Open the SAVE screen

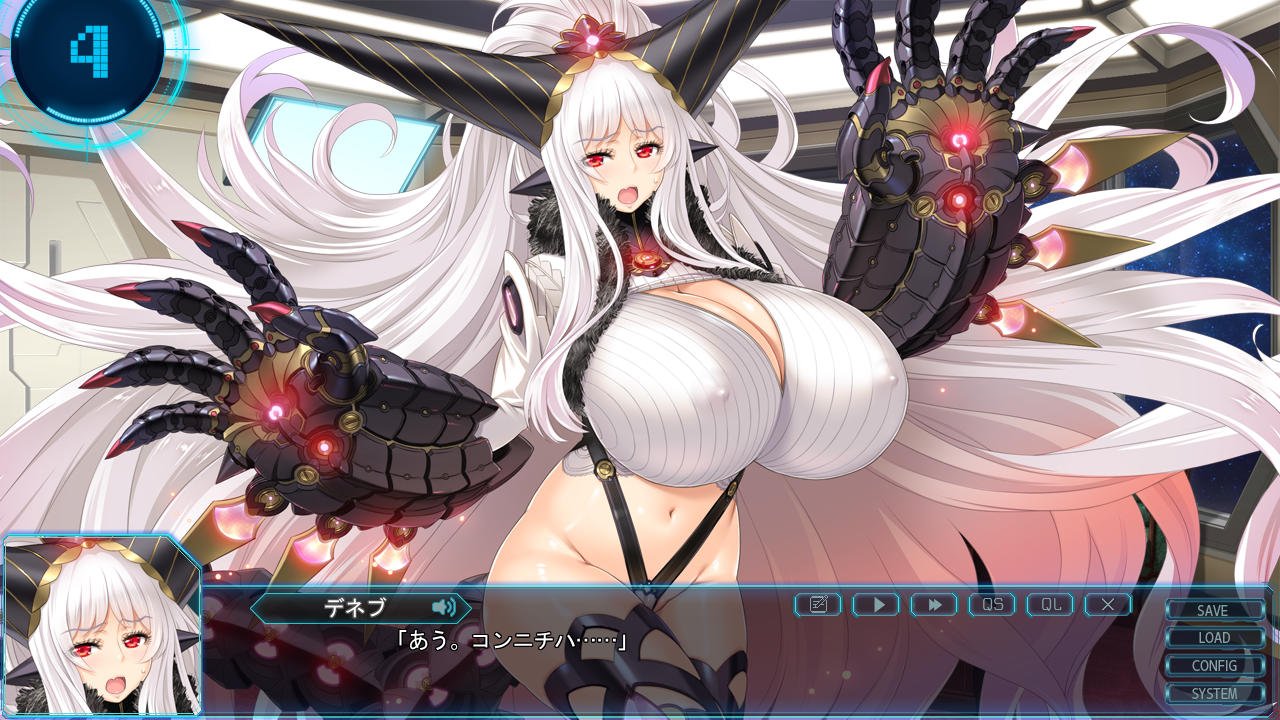[x=1213, y=611]
